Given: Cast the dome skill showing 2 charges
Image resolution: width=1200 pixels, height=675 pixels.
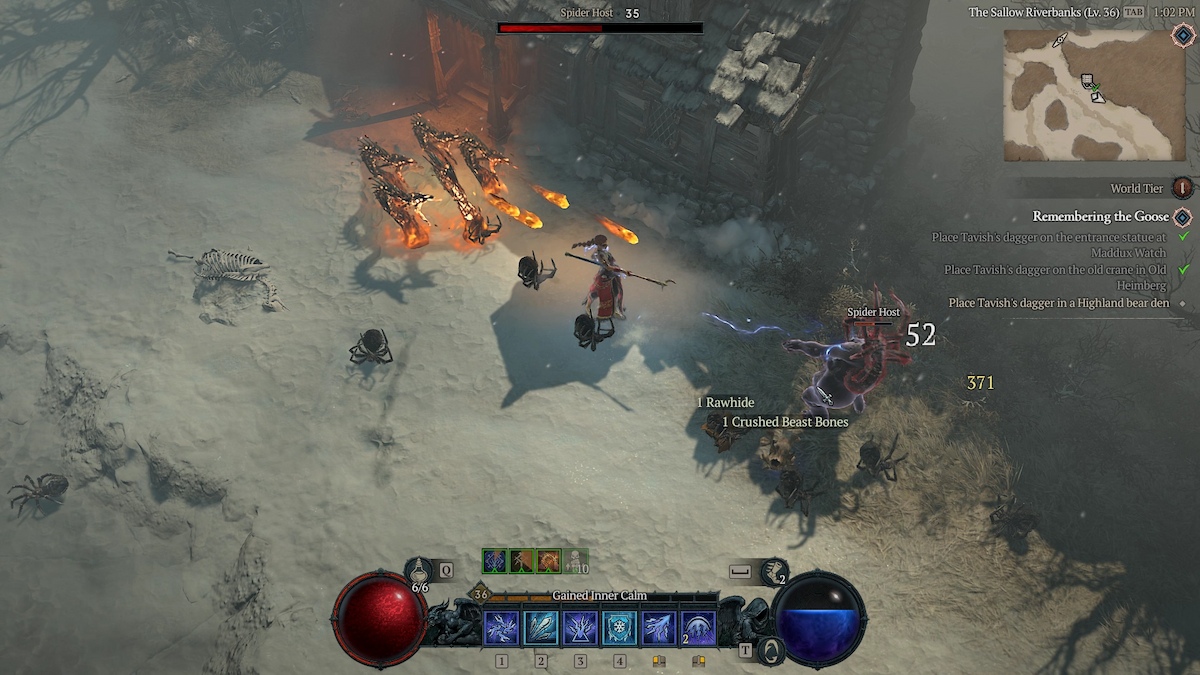Looking at the screenshot, I should click(x=698, y=628).
